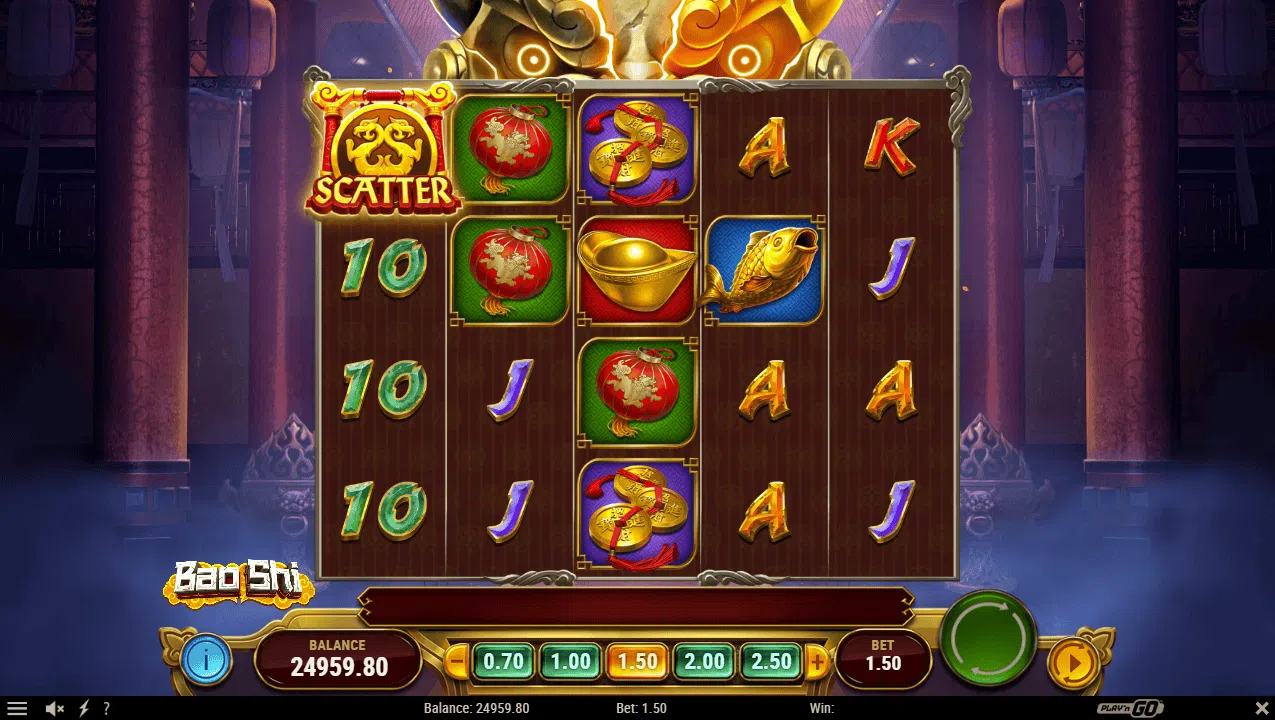
Task: Pick the 2.50 bet amount
Action: click(771, 661)
